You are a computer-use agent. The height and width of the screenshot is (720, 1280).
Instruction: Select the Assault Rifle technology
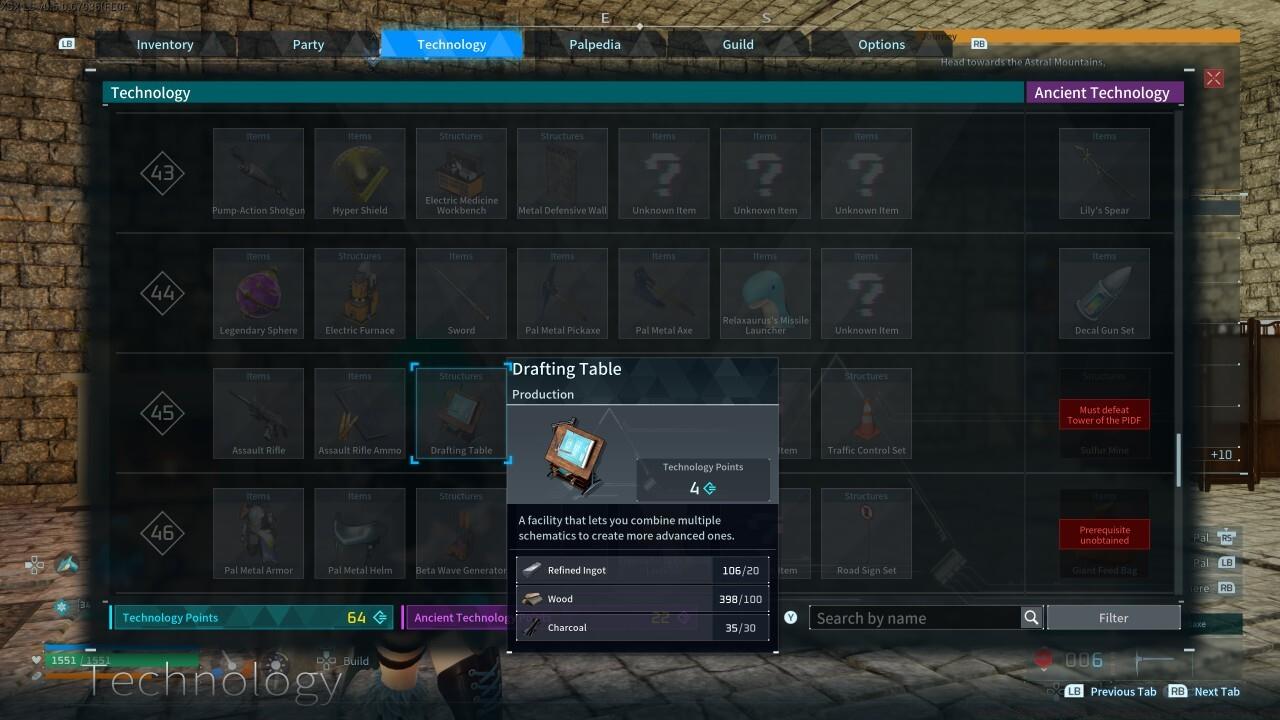click(x=258, y=413)
